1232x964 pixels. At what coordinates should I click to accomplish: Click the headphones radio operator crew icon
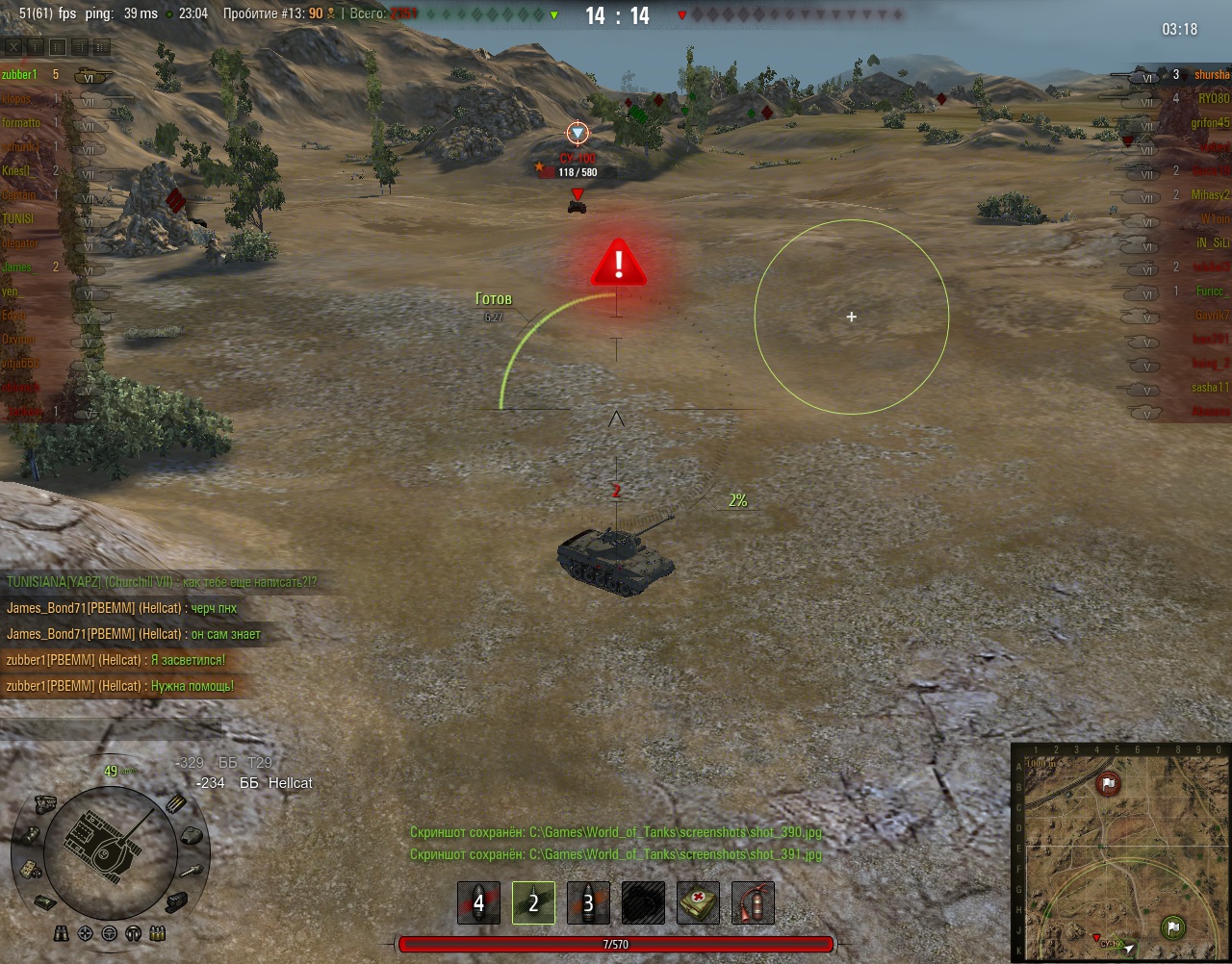click(134, 933)
